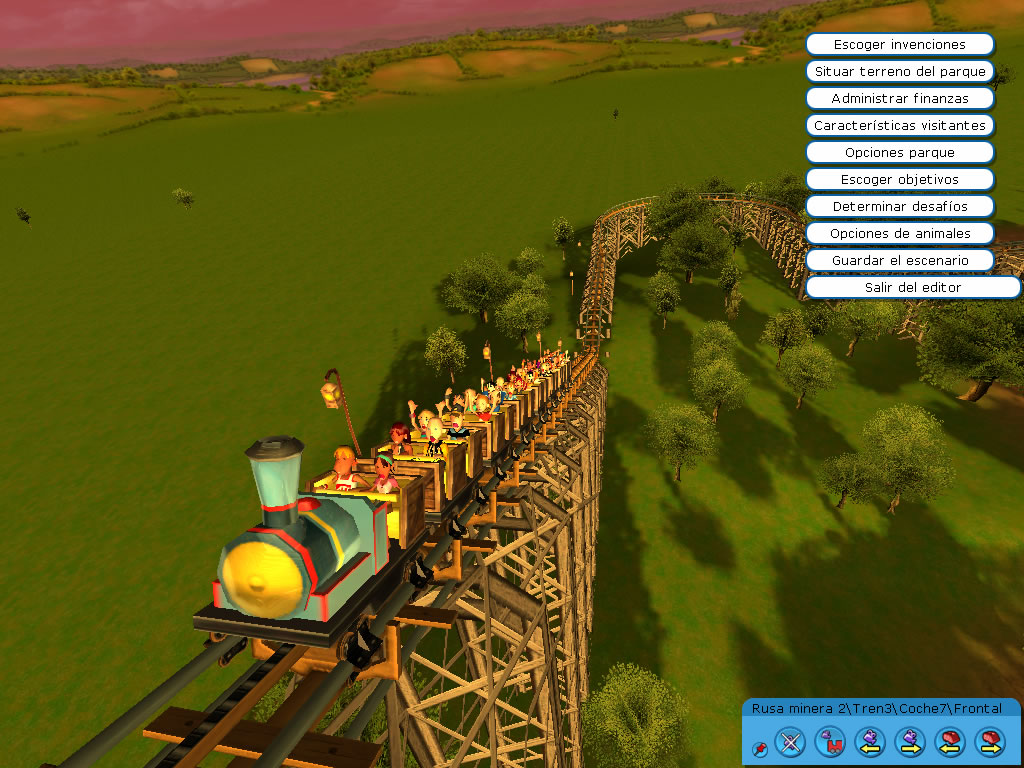Choose Características visitantes

(x=899, y=125)
